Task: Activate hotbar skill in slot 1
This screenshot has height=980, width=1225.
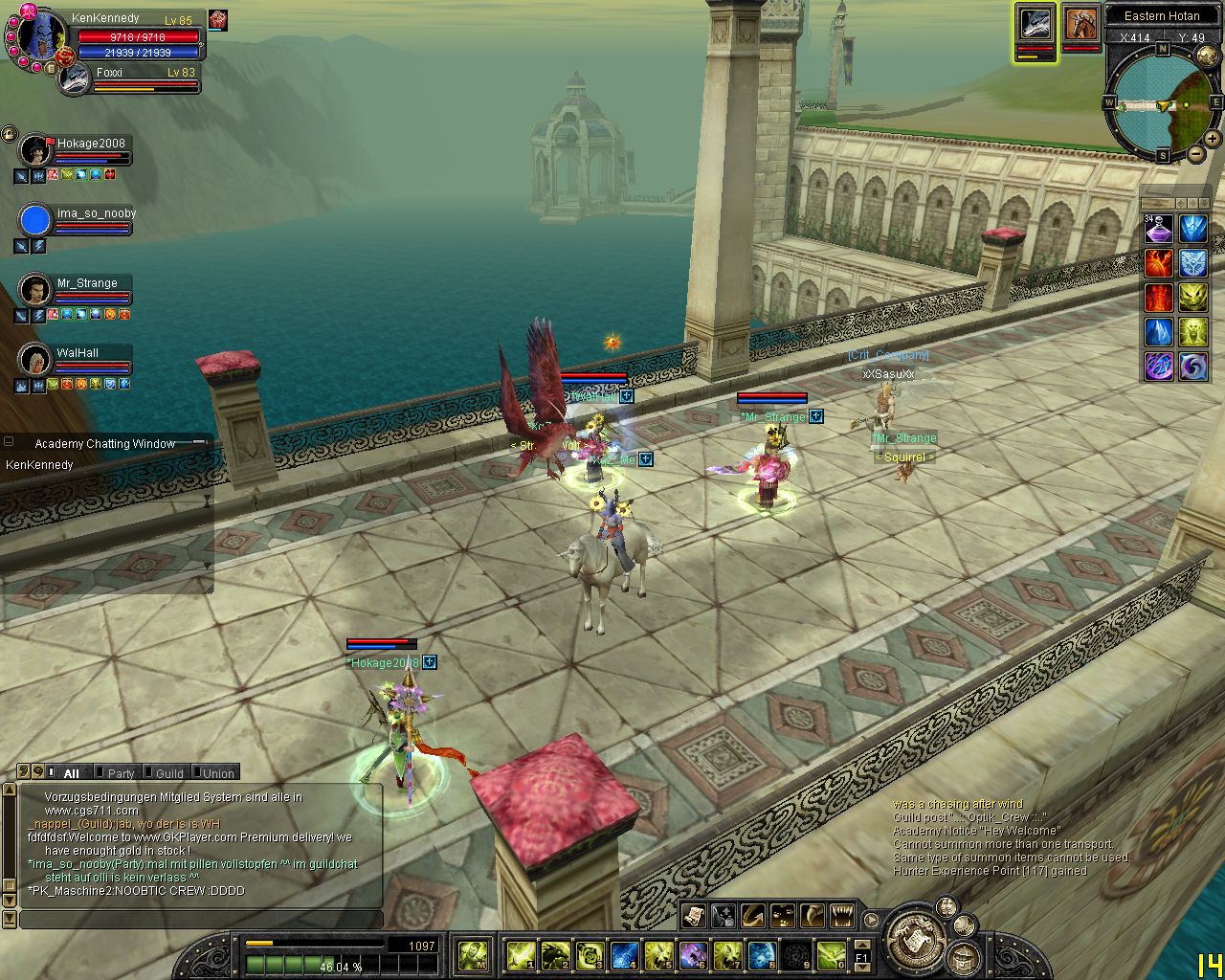Action: tap(521, 954)
